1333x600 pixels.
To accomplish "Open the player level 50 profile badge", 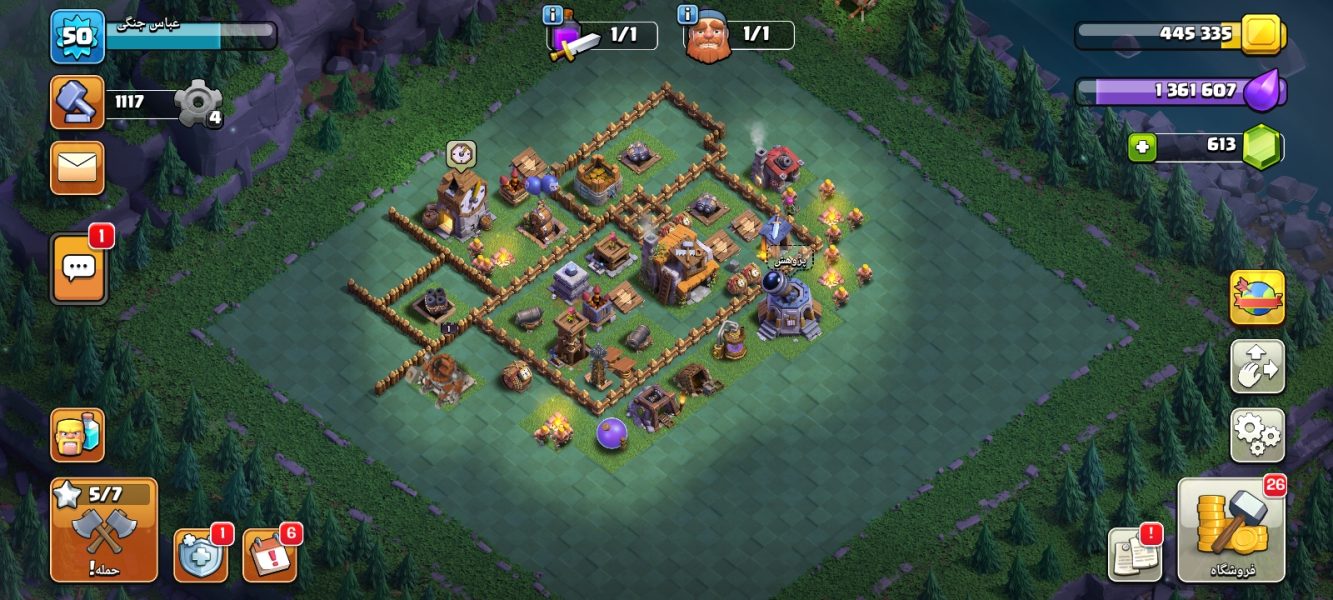I will tap(77, 36).
